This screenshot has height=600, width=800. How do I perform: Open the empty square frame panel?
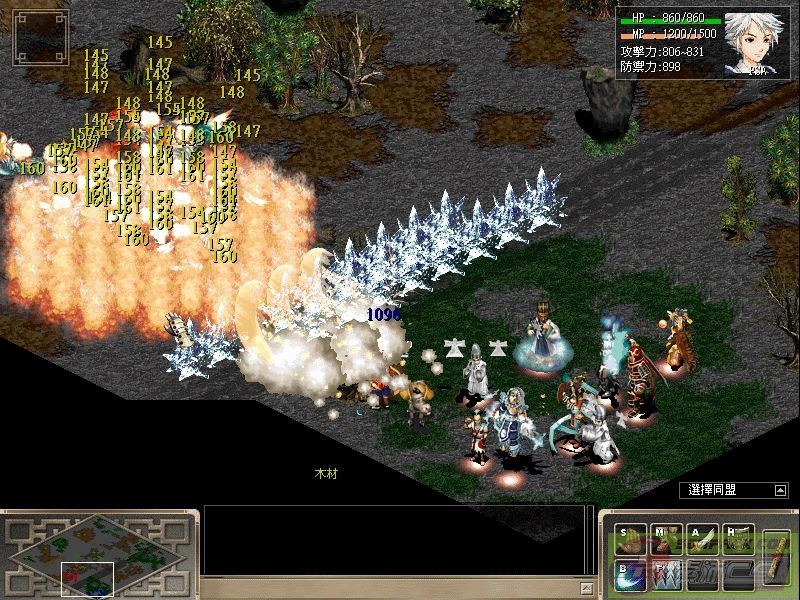tap(40, 37)
